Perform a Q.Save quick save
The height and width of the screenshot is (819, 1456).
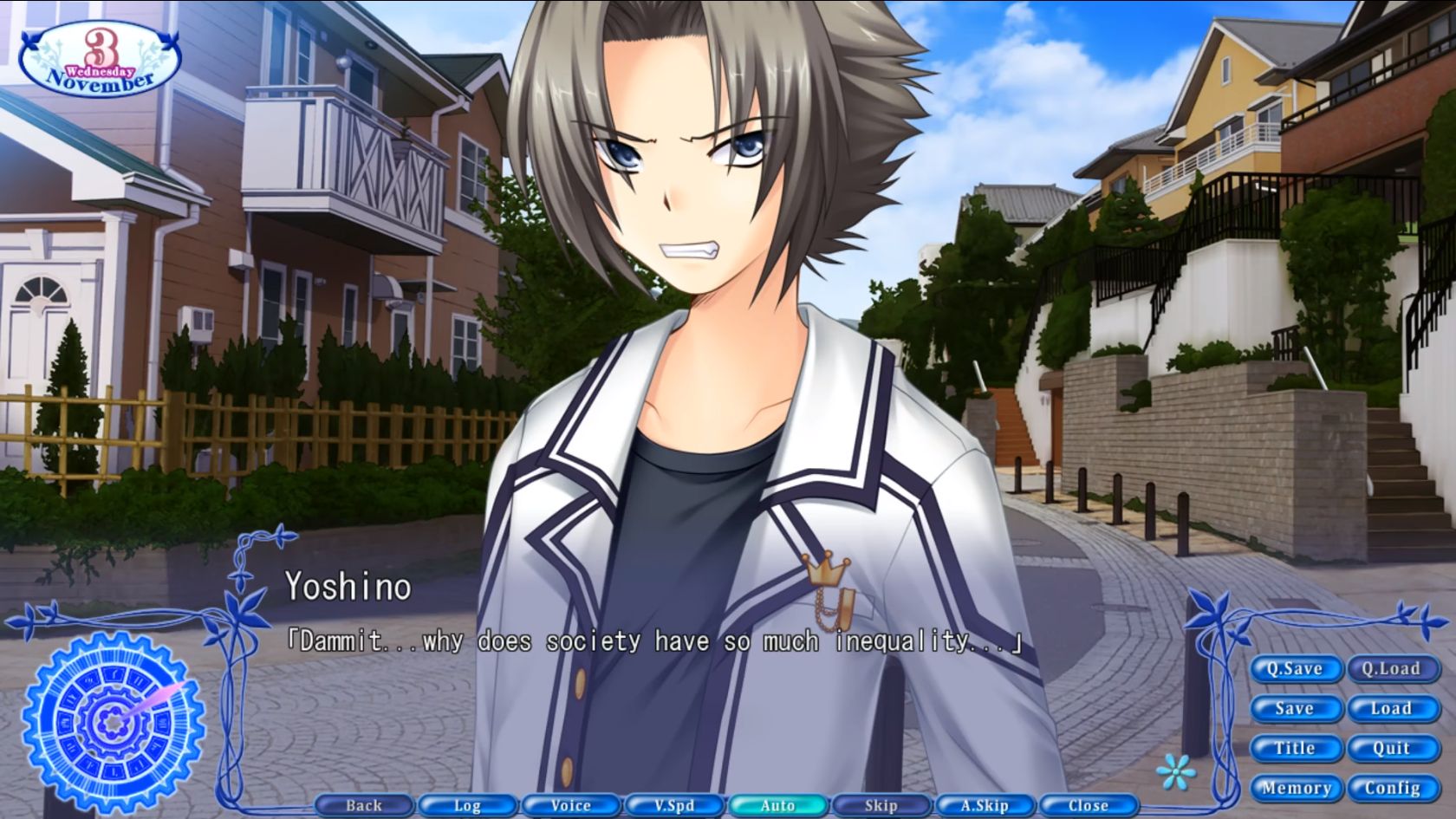(1295, 668)
